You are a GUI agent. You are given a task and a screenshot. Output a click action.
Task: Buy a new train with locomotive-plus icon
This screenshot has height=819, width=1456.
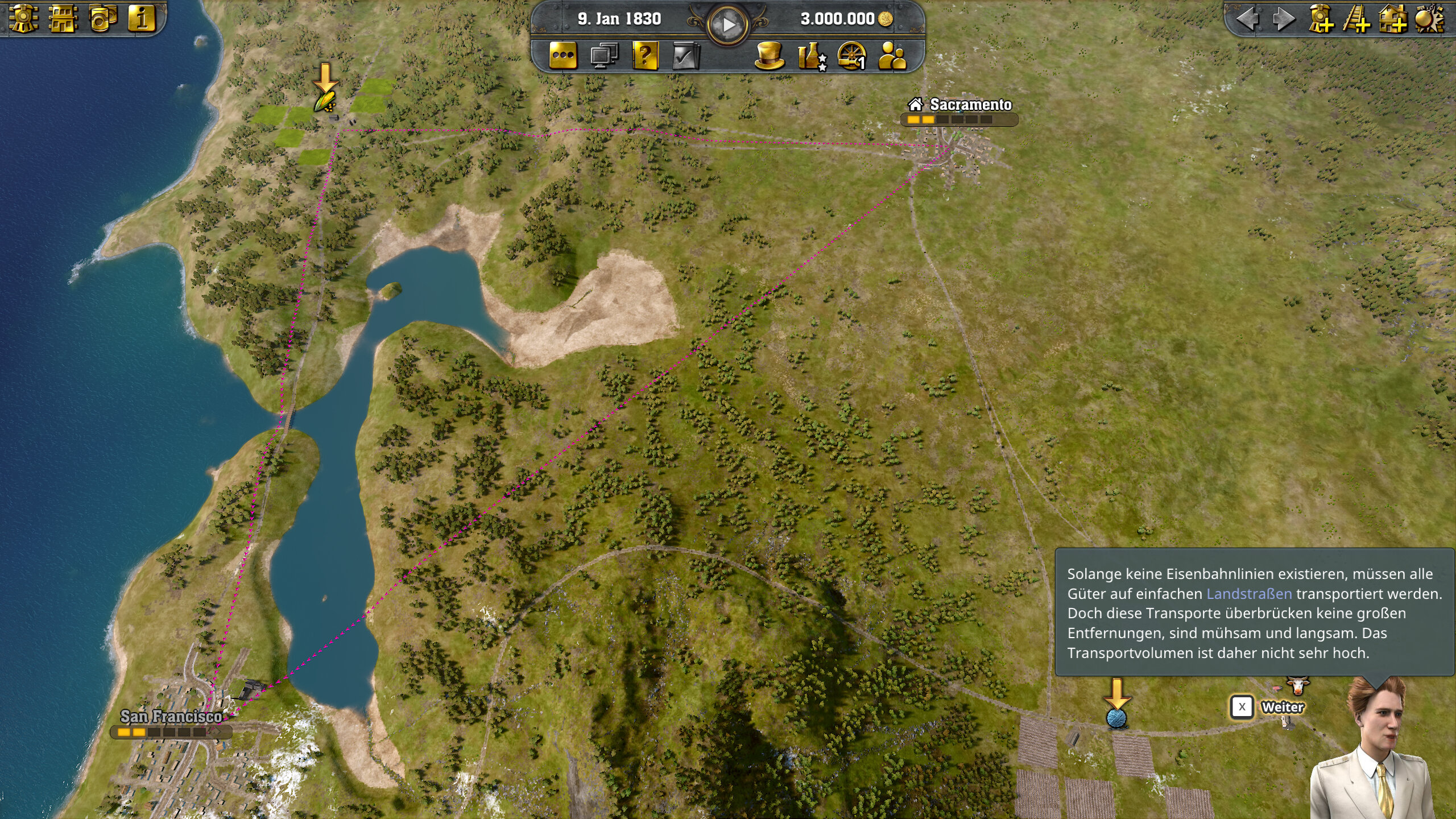pyautogui.click(x=1320, y=19)
